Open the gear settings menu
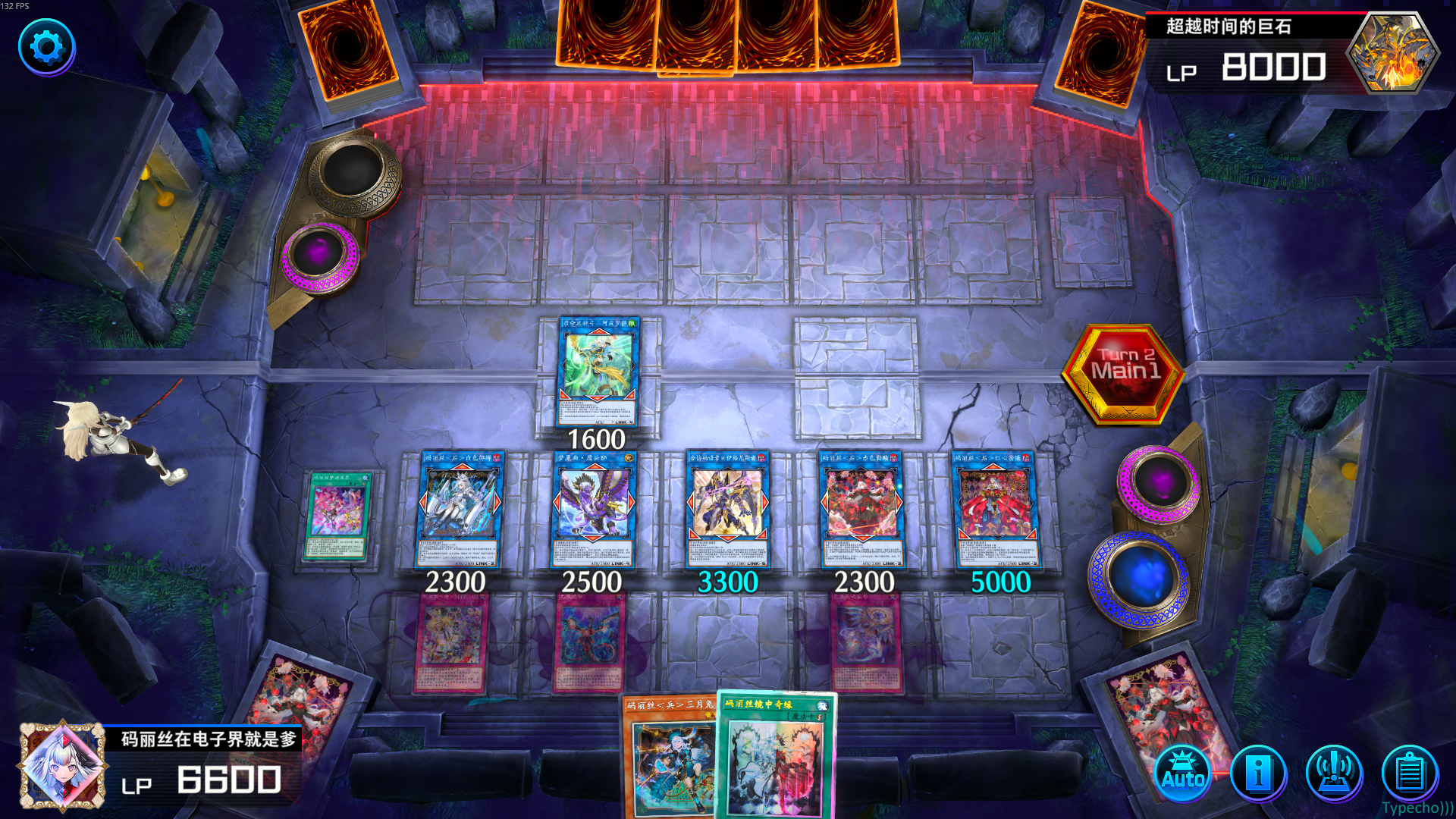This screenshot has width=1456, height=819. click(46, 47)
